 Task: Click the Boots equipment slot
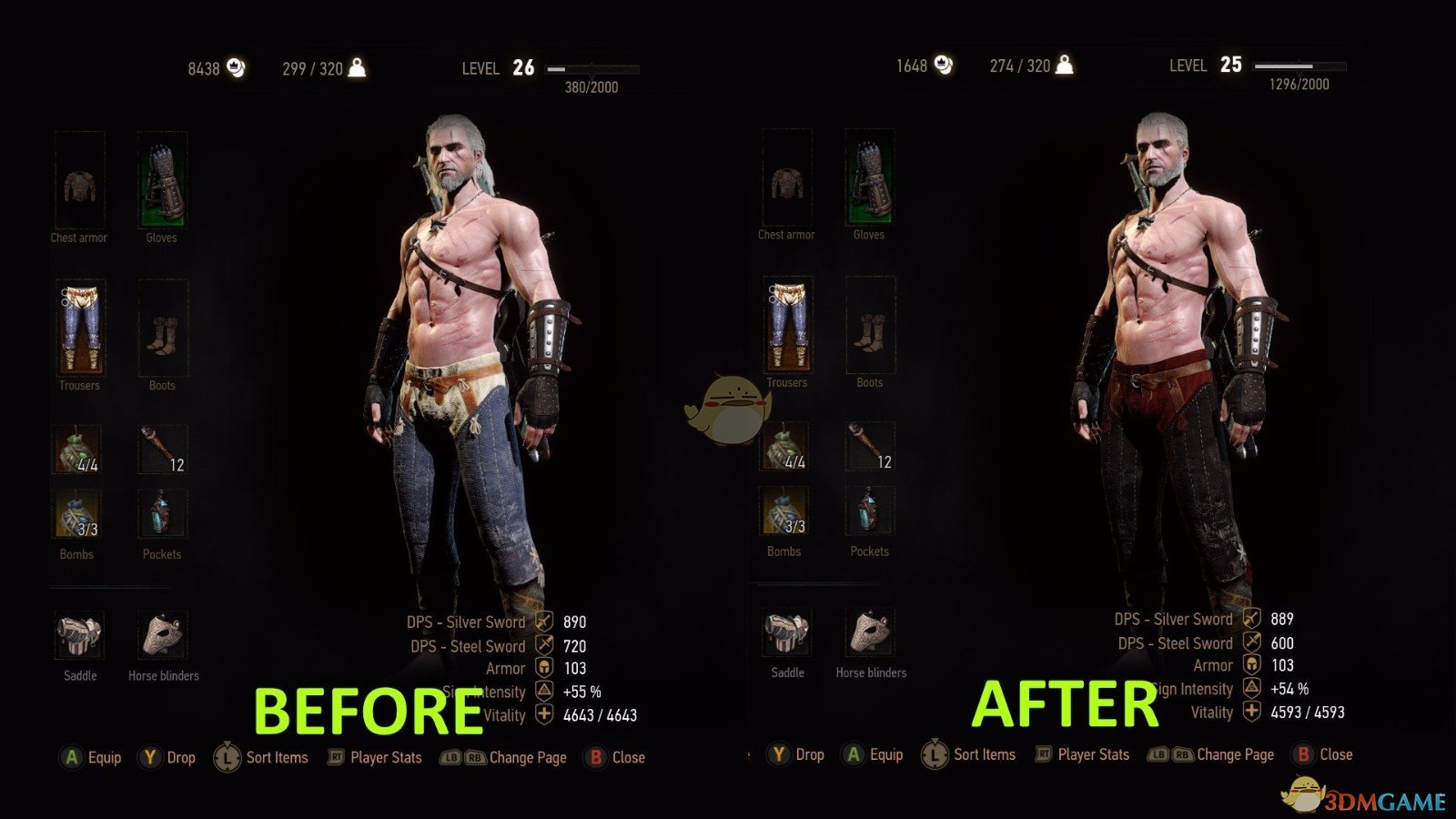coord(163,328)
